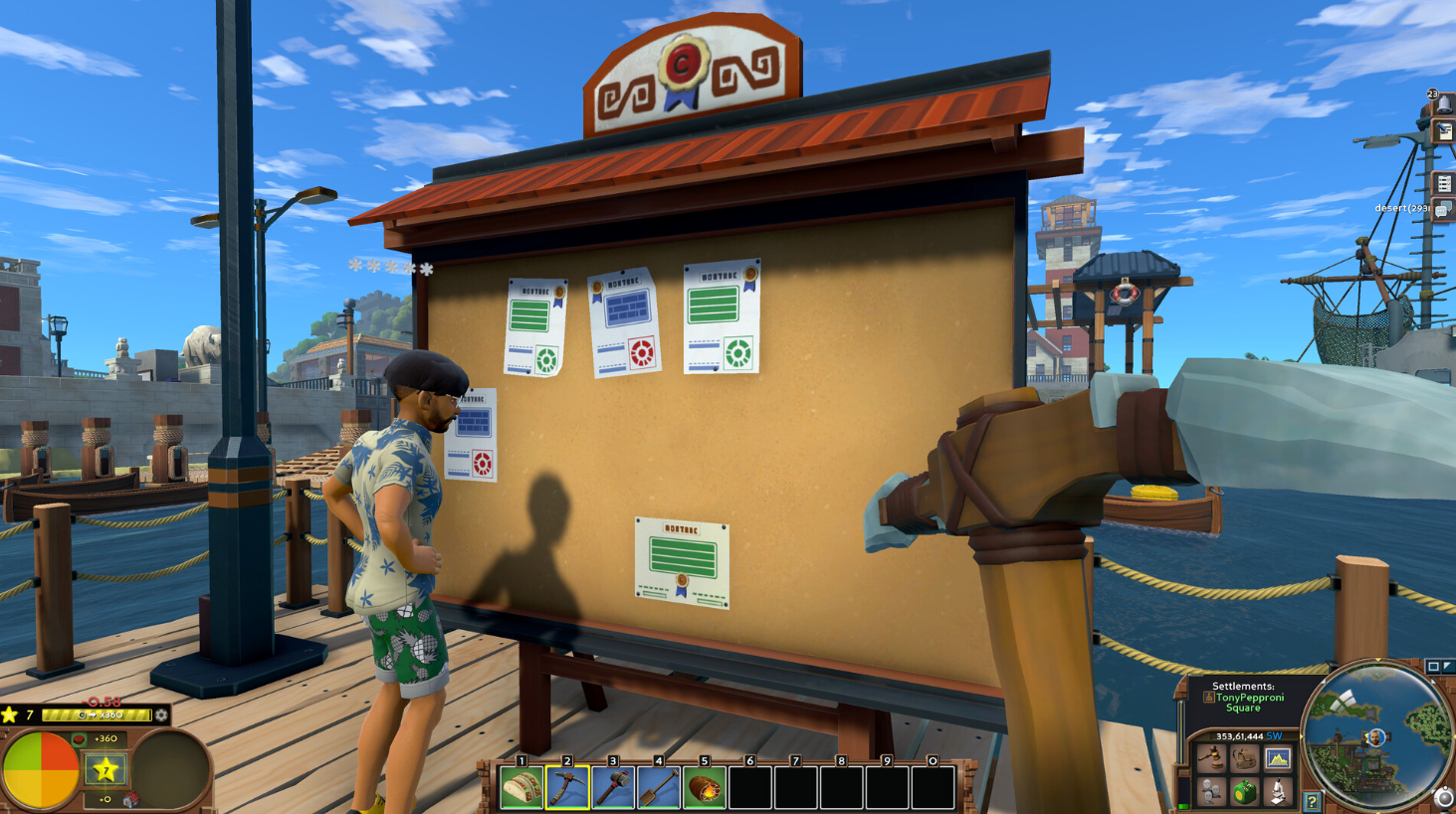Open the gear settings beside experience bar
This screenshot has height=814, width=1456.
coord(161,714)
